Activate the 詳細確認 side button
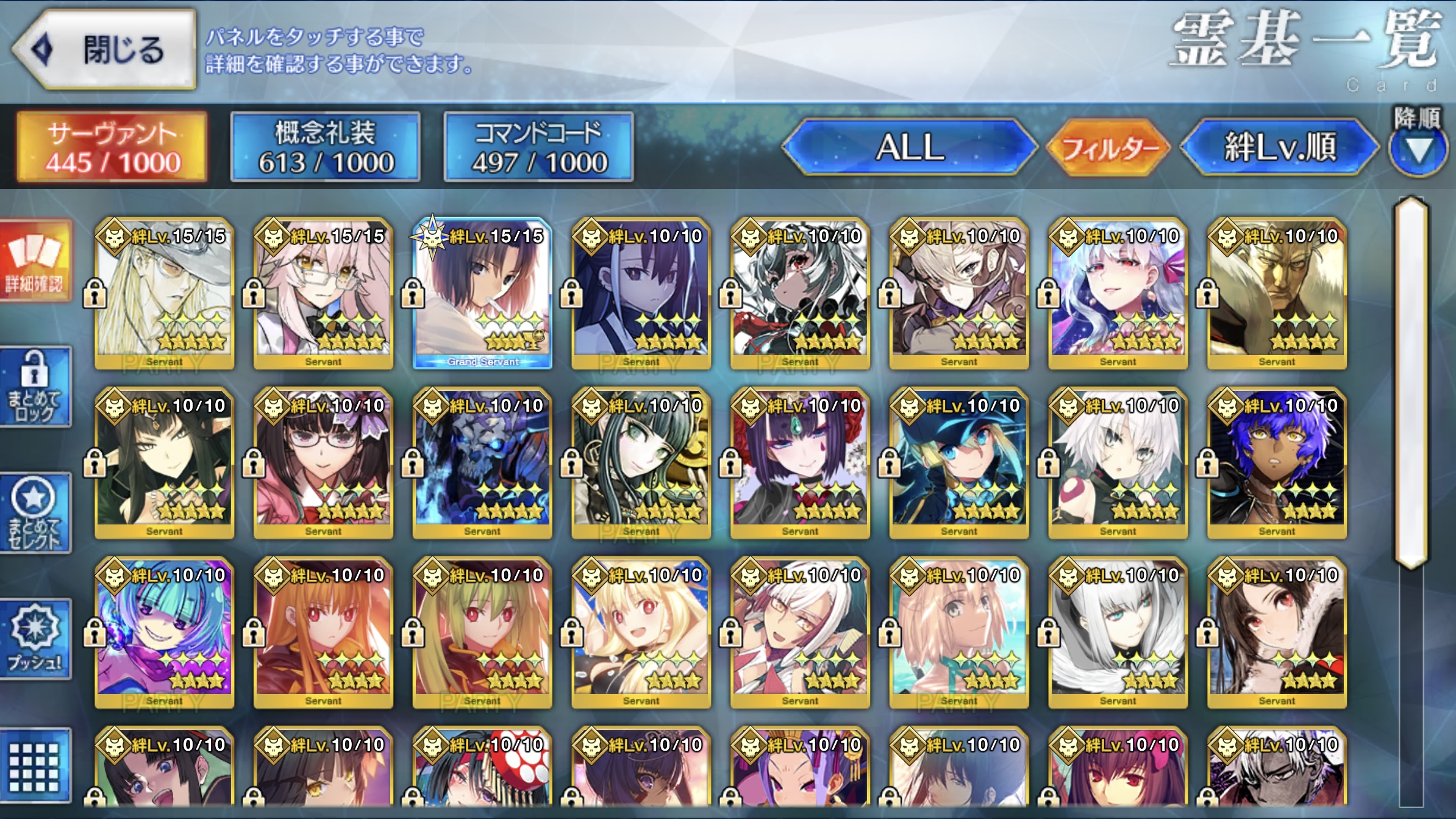Screen dimensions: 1456x819 point(35,262)
